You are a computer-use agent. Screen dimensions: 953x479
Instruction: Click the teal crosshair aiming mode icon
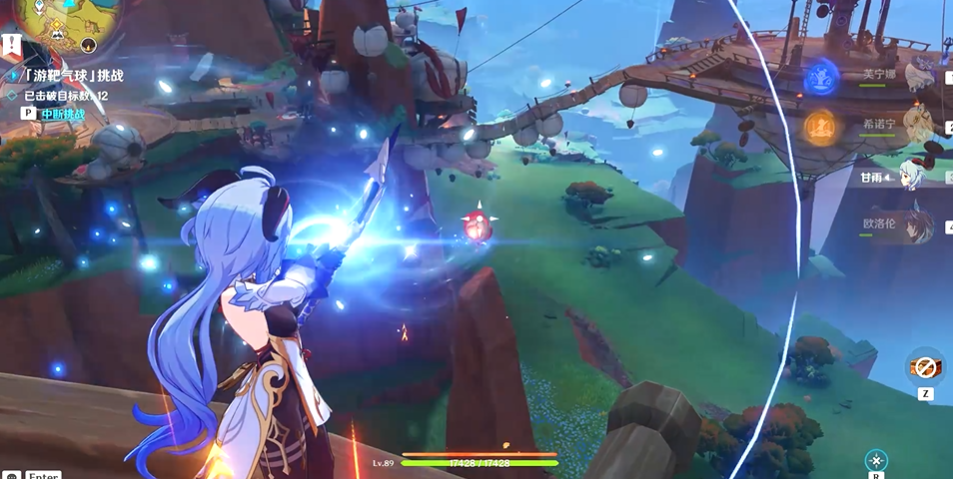[x=876, y=459]
